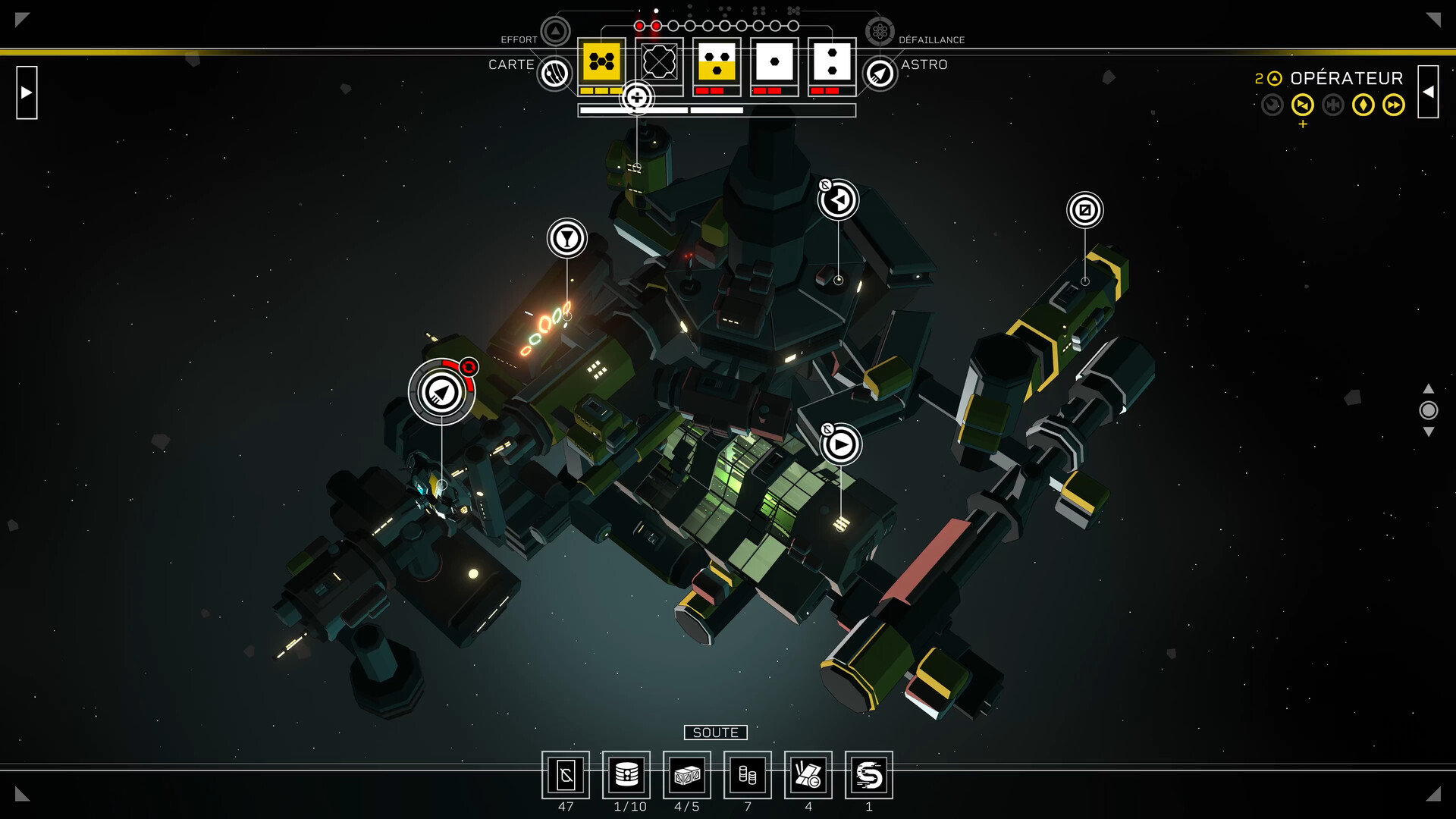Image resolution: width=1456 pixels, height=819 pixels.
Task: Click the camera up arrow
Action: (x=1429, y=388)
